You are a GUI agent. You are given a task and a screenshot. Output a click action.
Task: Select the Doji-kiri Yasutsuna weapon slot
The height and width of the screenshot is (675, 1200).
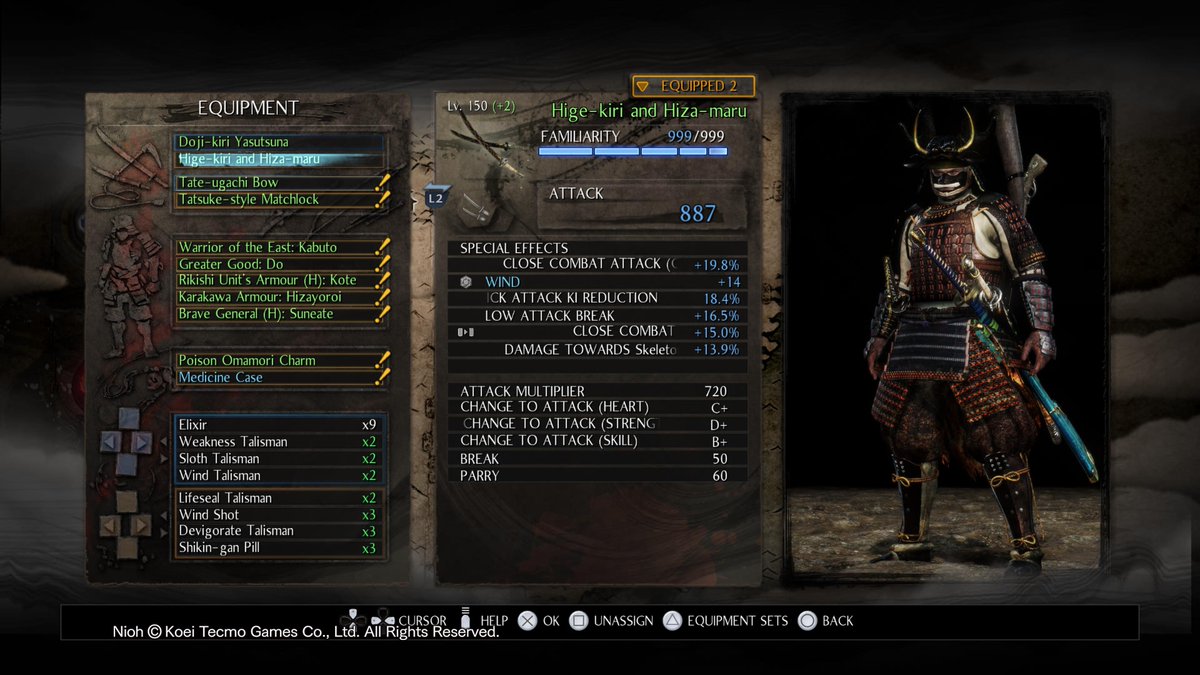(x=279, y=142)
